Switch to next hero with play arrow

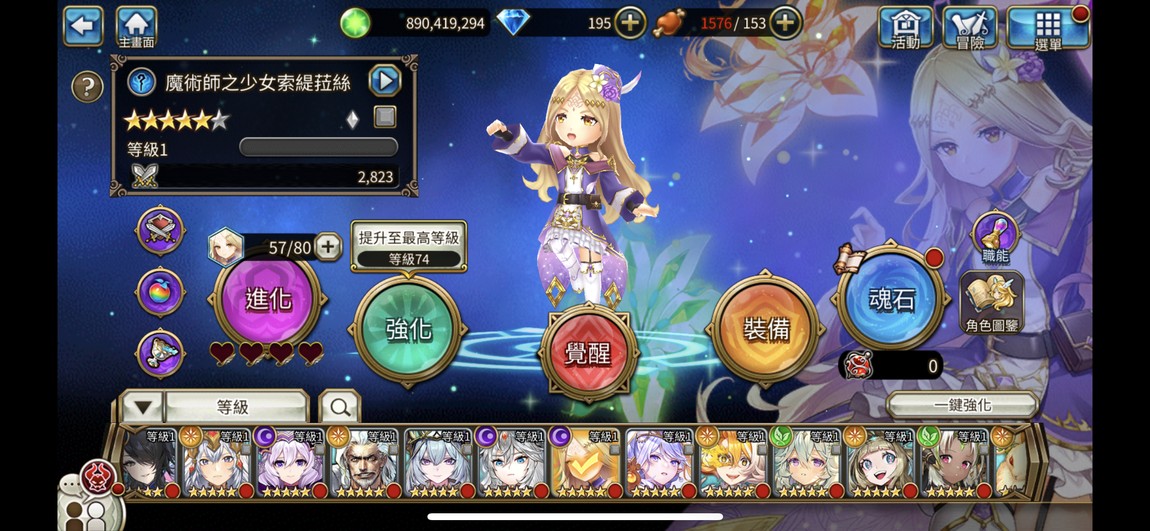point(384,80)
